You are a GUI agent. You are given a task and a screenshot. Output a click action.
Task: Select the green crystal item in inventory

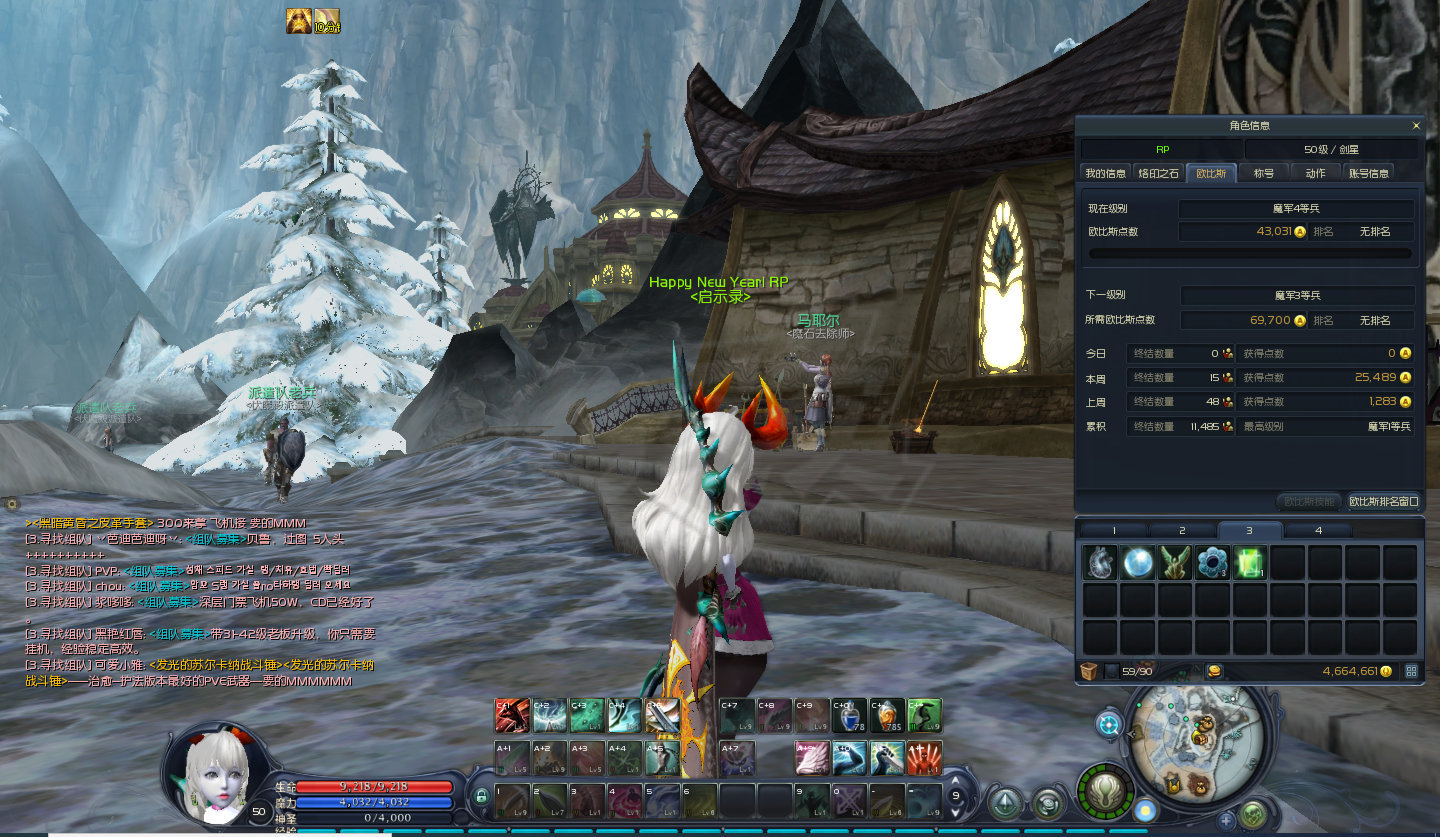point(1250,563)
